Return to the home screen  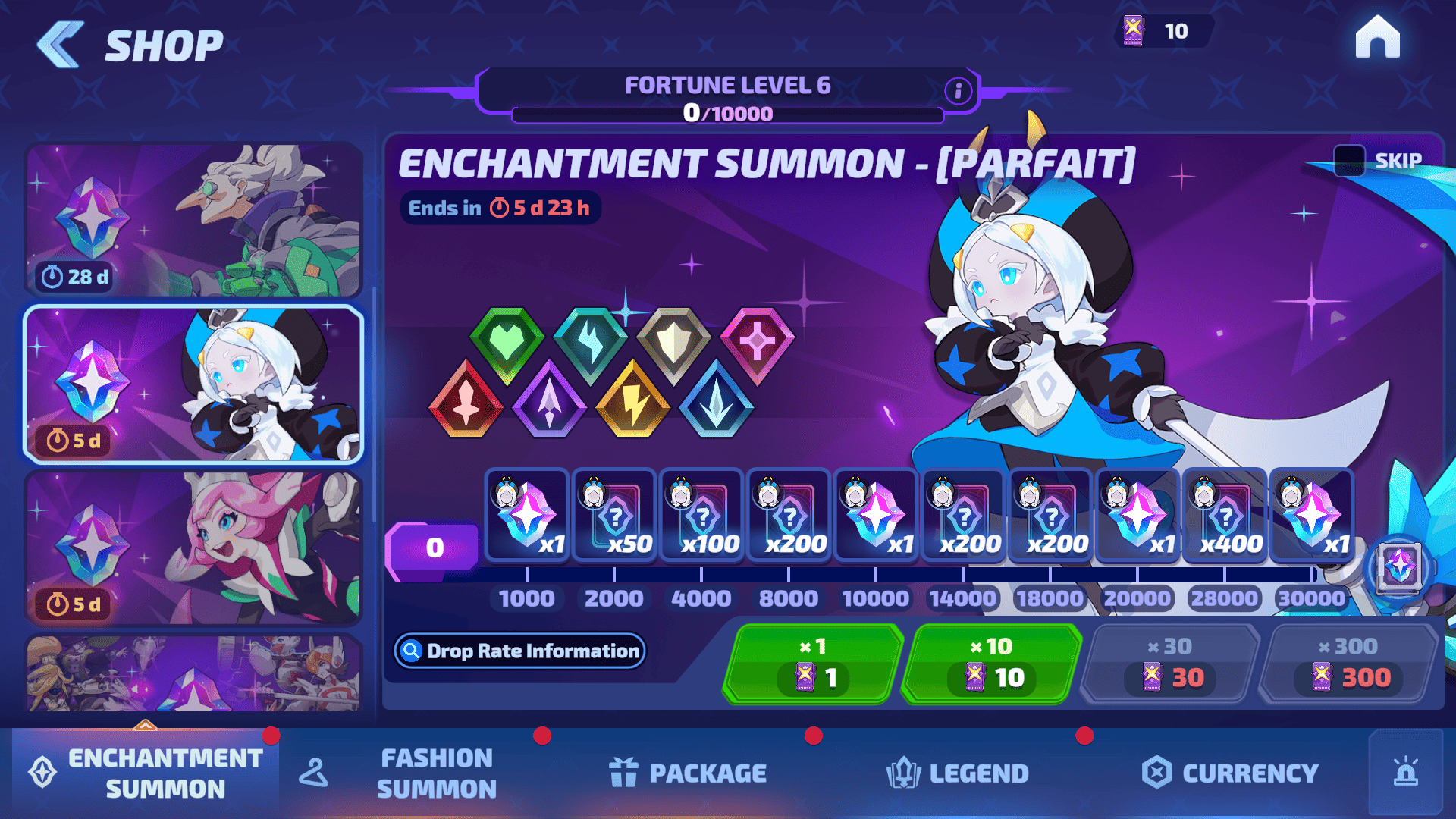click(1377, 37)
